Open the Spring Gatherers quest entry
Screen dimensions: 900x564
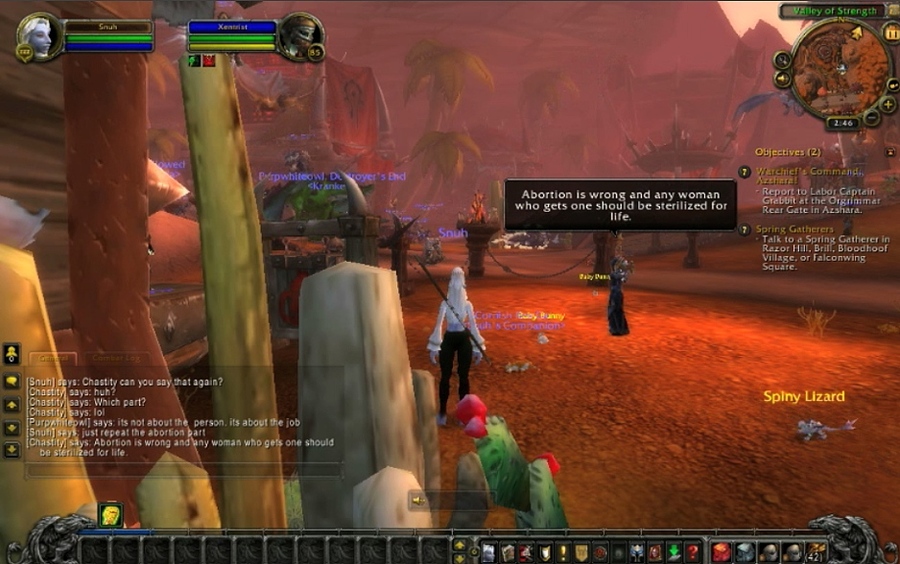pyautogui.click(x=795, y=229)
